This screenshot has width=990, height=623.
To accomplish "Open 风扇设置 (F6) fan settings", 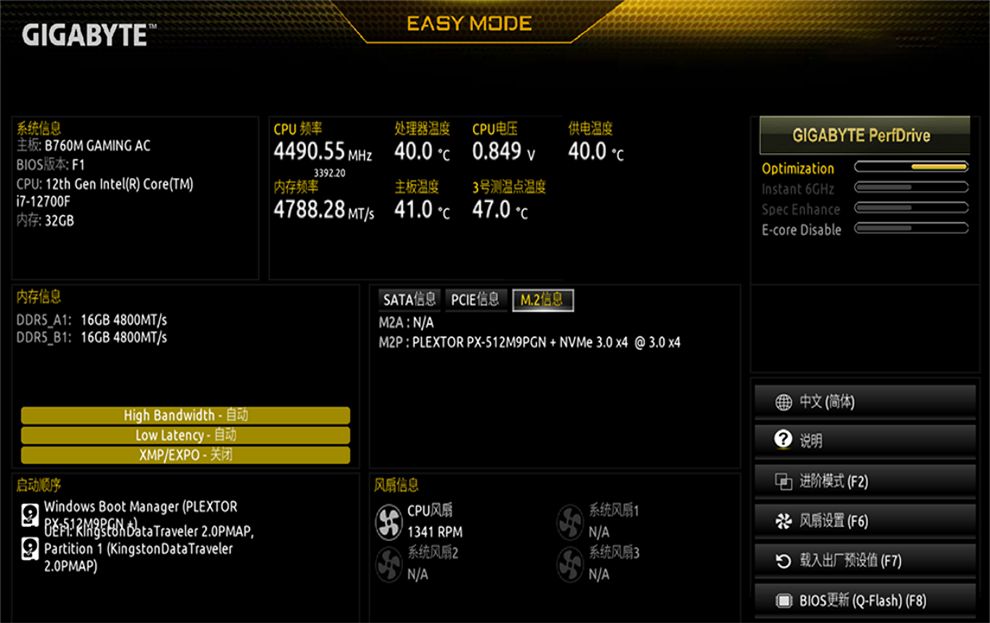I will point(864,521).
